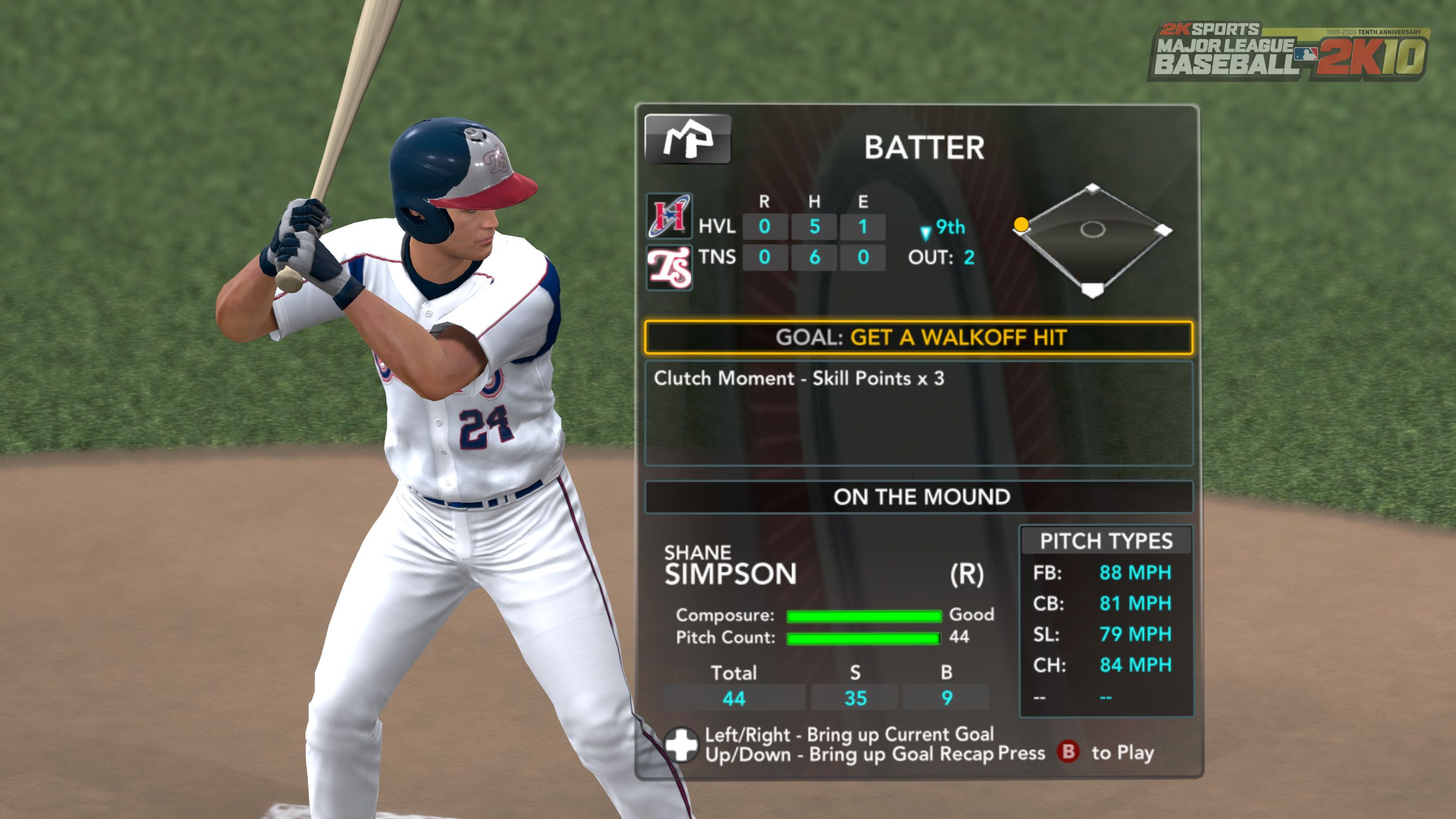Click the OUT: 2 counter display
Viewport: 1456px width, 819px height.
click(940, 257)
